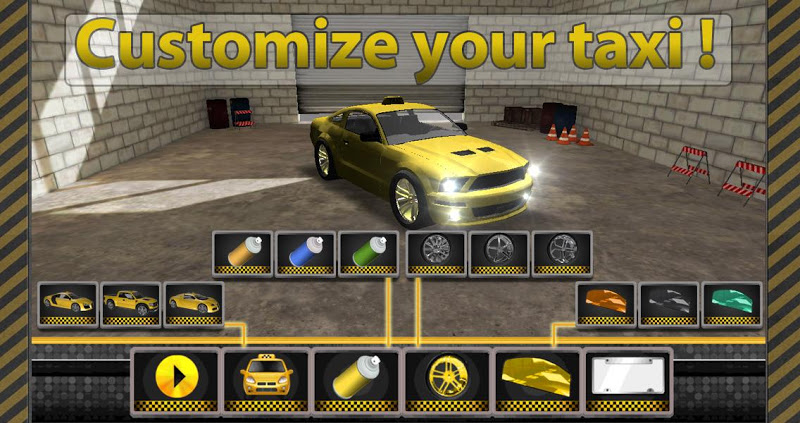Apply the orange body wrap
The height and width of the screenshot is (423, 800).
[x=606, y=303]
